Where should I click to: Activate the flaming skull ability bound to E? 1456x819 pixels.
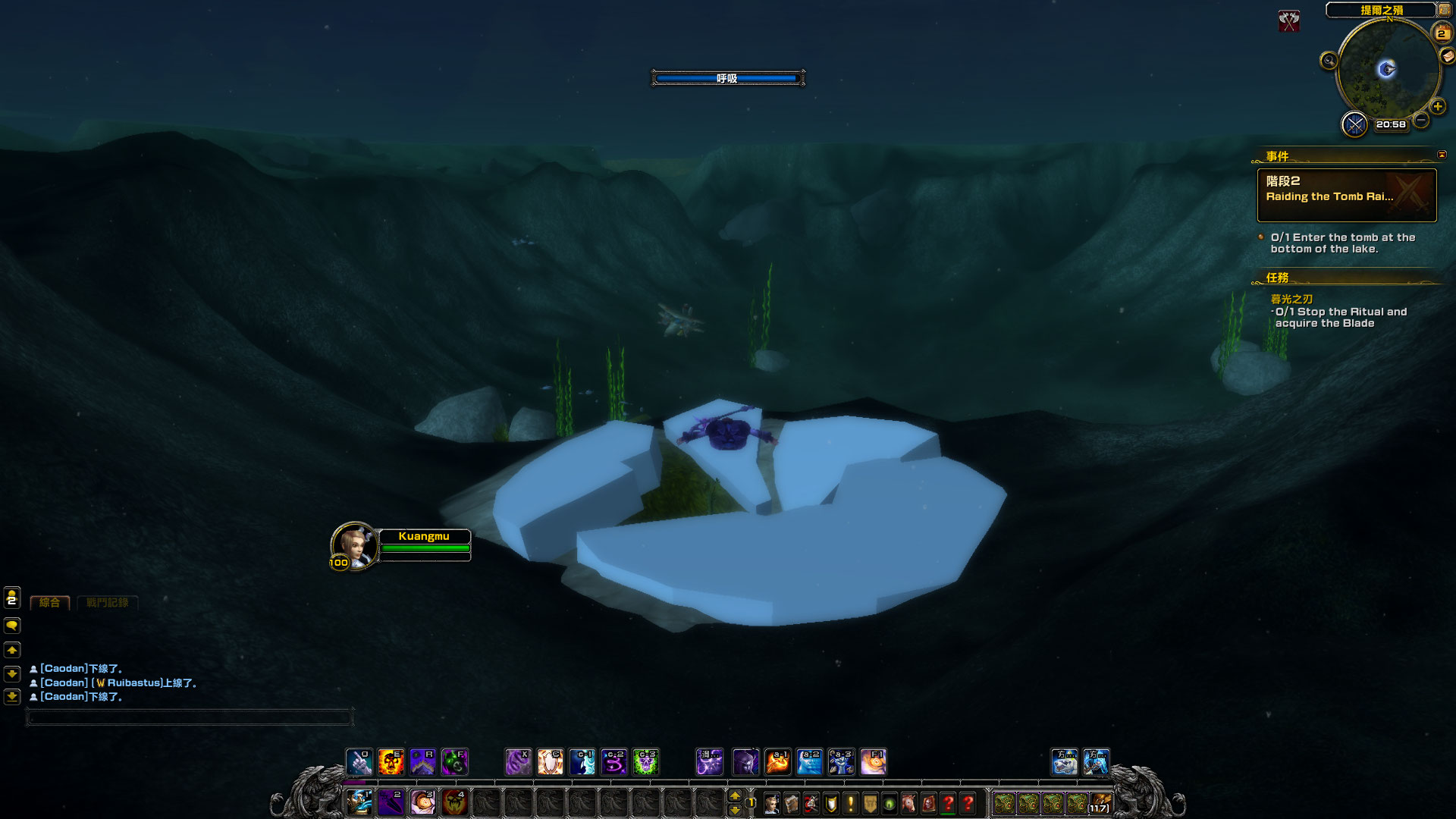[x=391, y=761]
